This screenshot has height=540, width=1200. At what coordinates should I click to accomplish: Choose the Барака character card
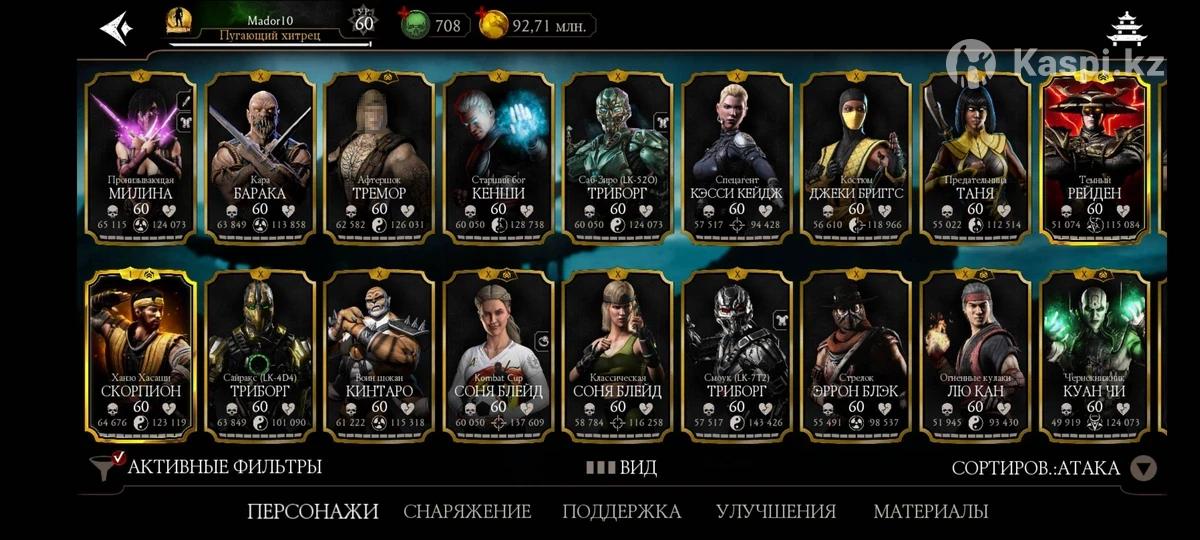pos(259,158)
